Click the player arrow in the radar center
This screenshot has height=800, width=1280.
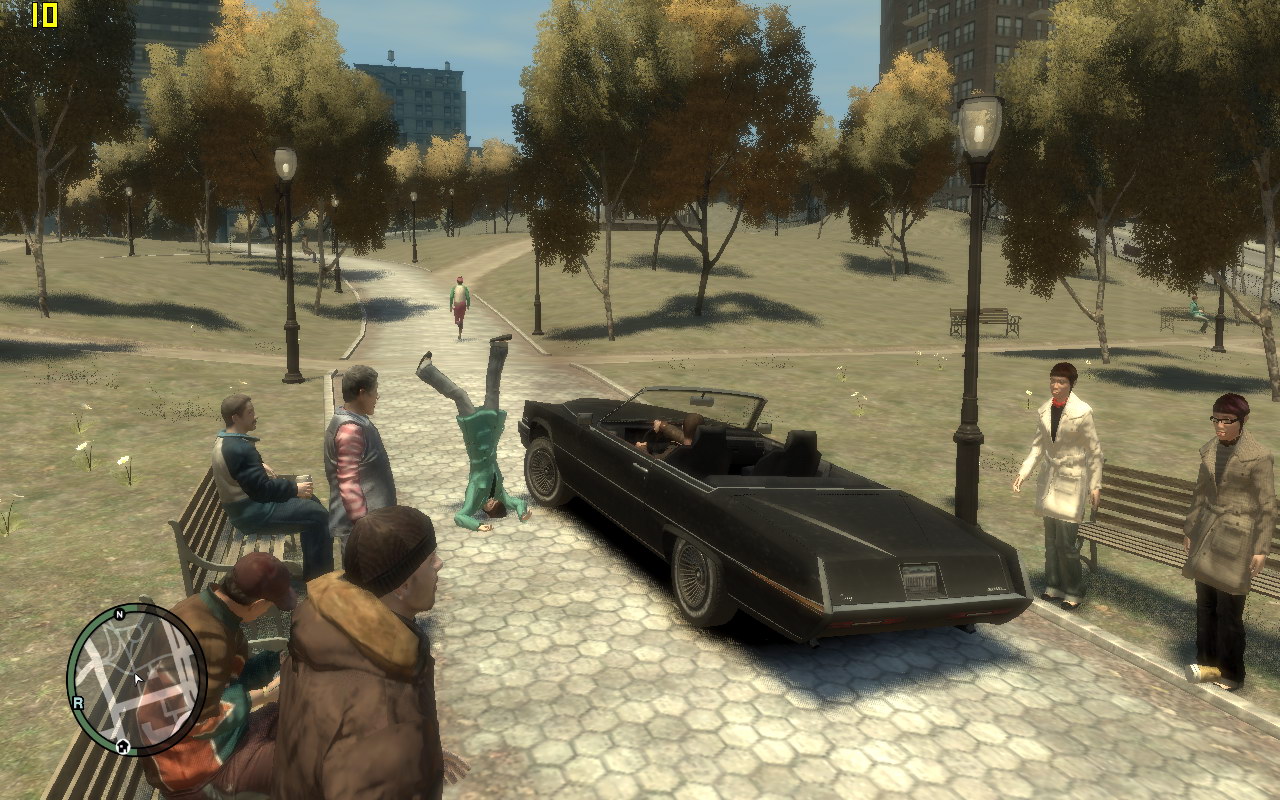[138, 679]
